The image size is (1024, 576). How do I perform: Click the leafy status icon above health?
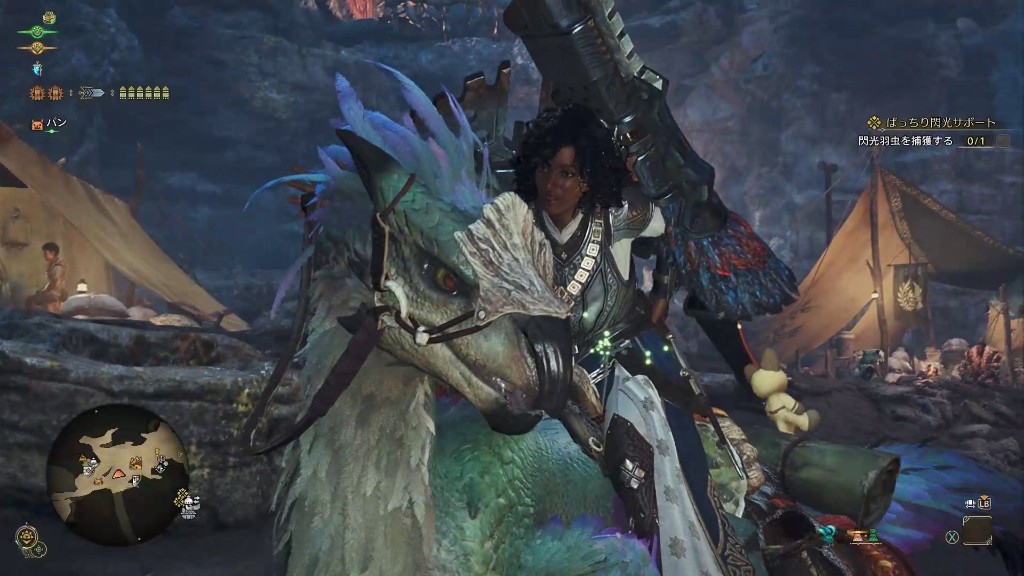coord(48,17)
